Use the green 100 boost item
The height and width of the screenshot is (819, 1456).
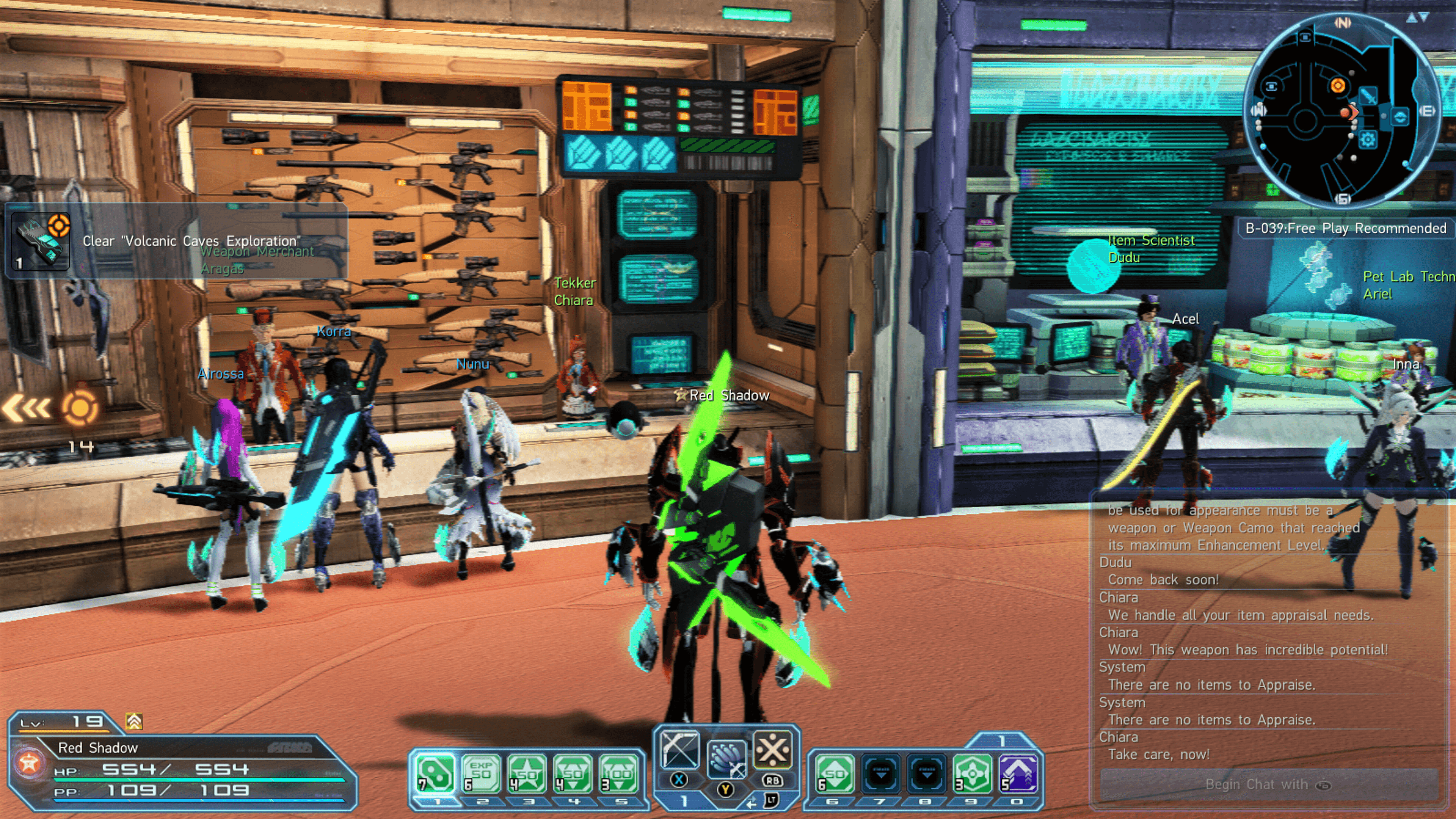coord(618,773)
